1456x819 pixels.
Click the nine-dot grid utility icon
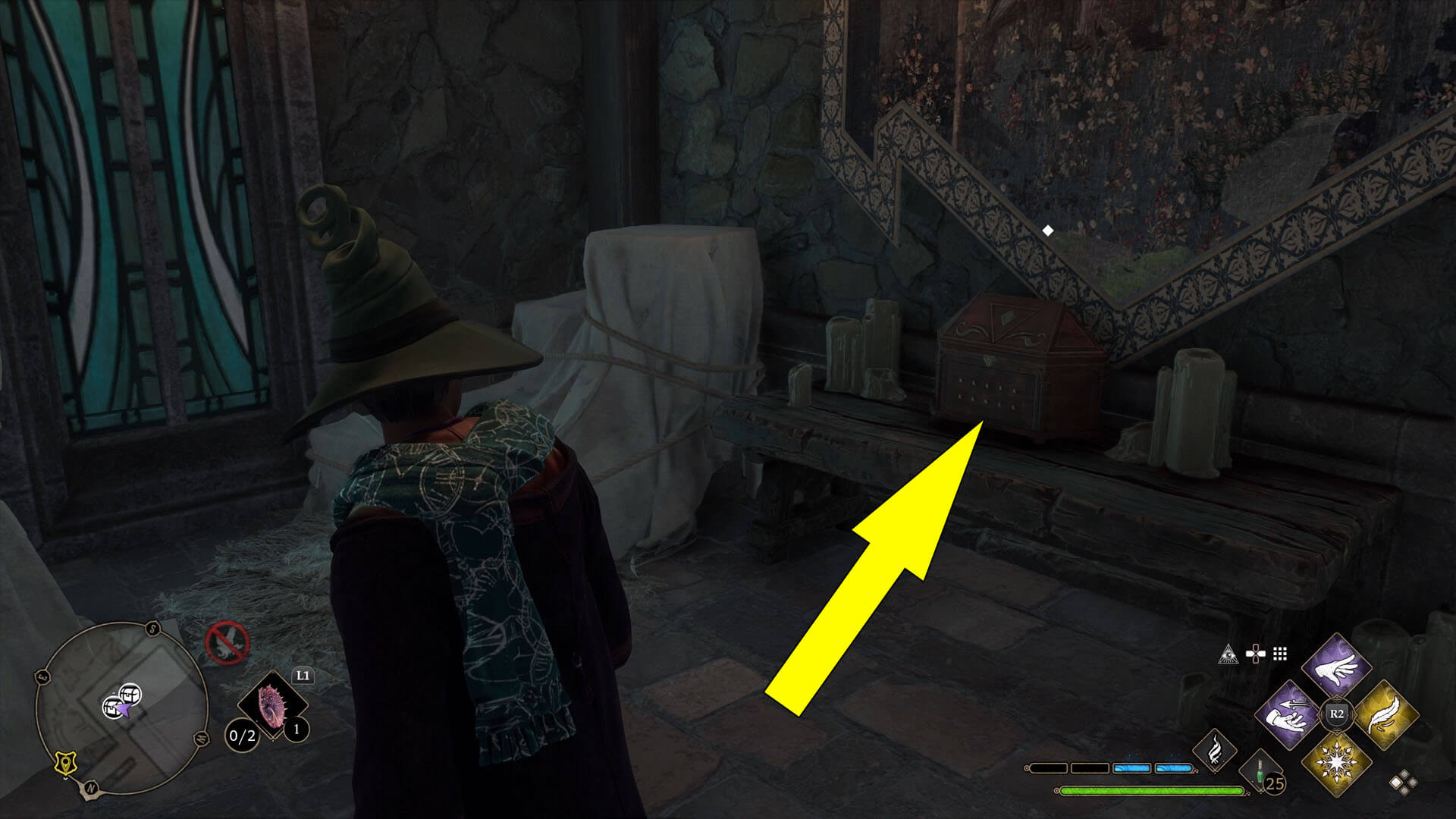1280,654
